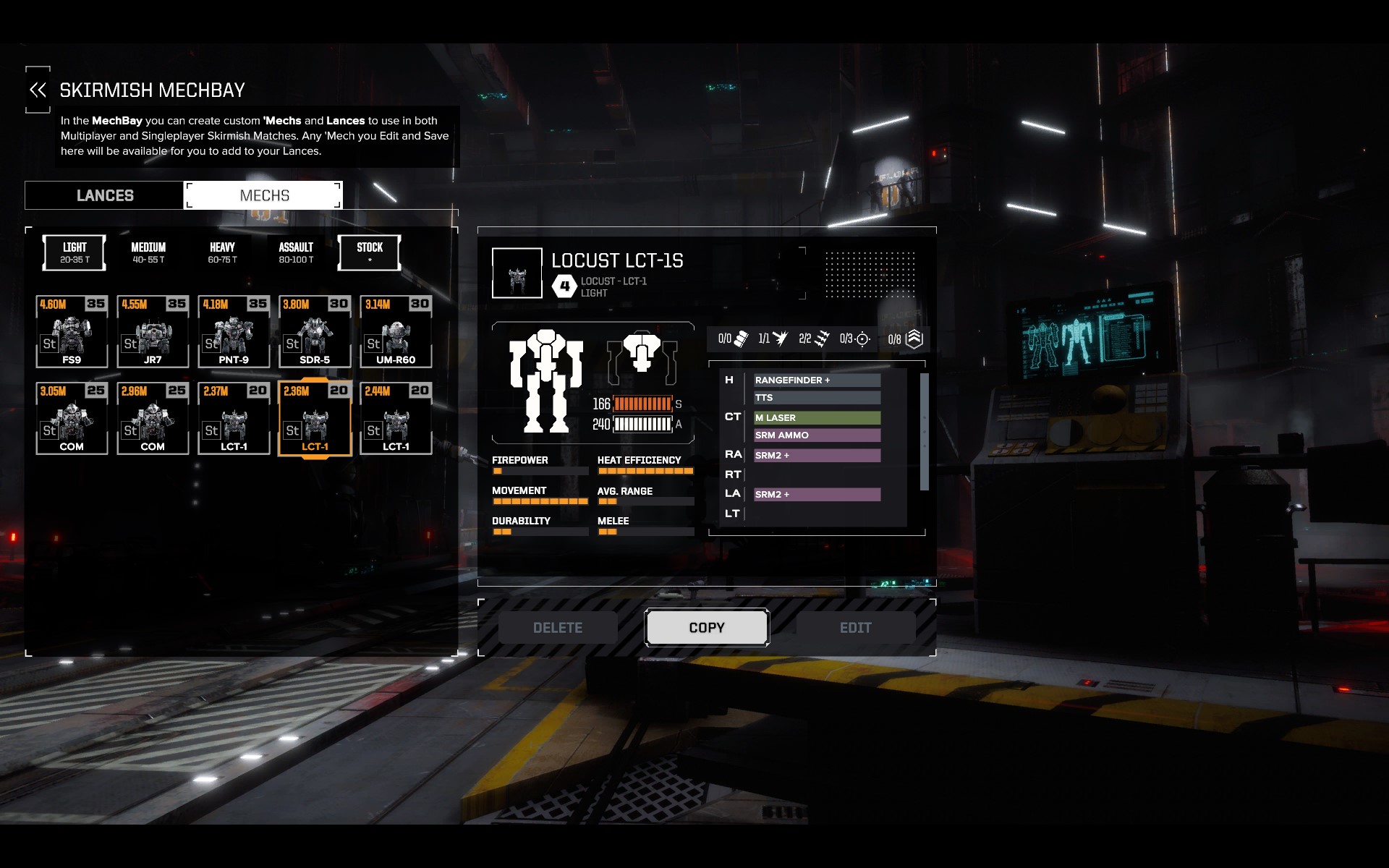Select the FS9 mech tile
The width and height of the screenshot is (1389, 868).
(72, 332)
